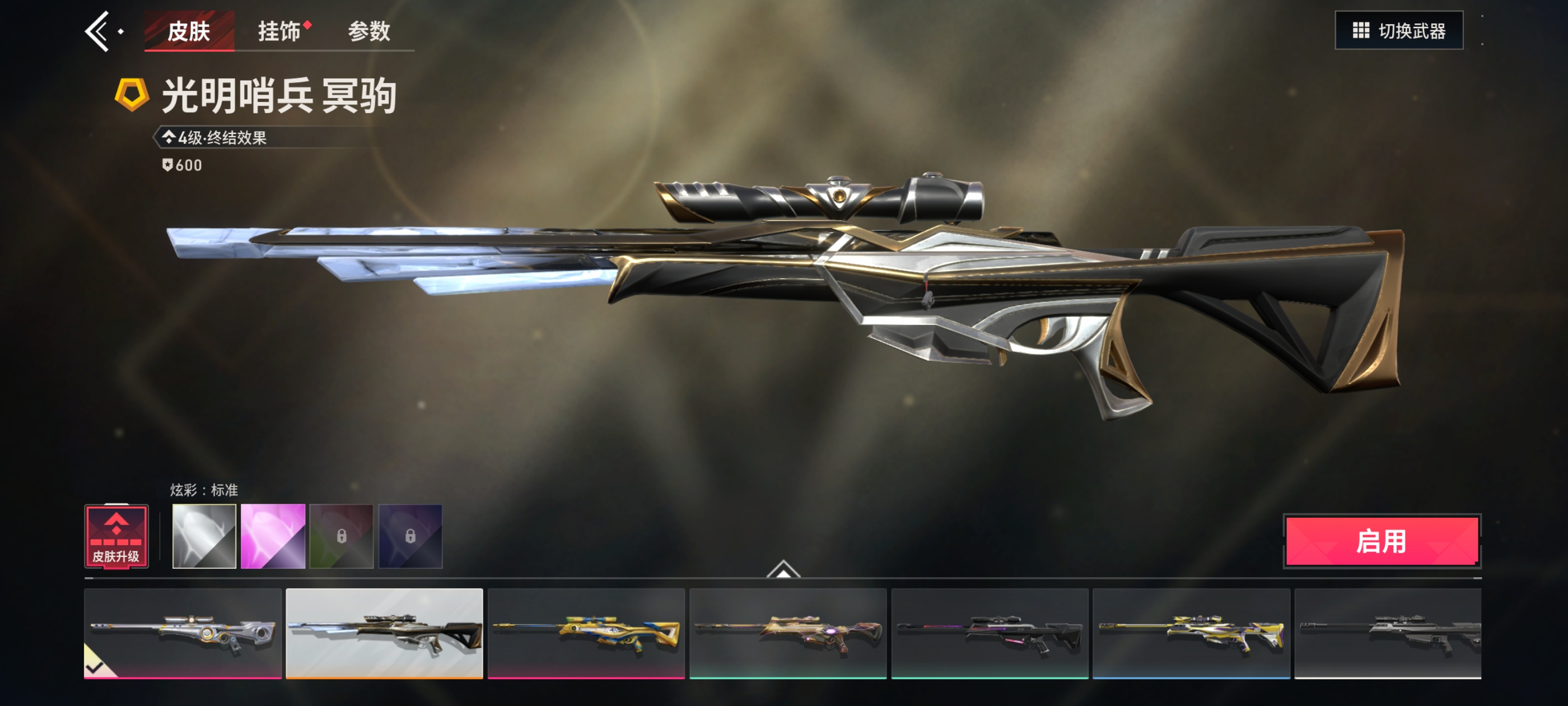Choose the black sniper with magenta accents

[990, 633]
